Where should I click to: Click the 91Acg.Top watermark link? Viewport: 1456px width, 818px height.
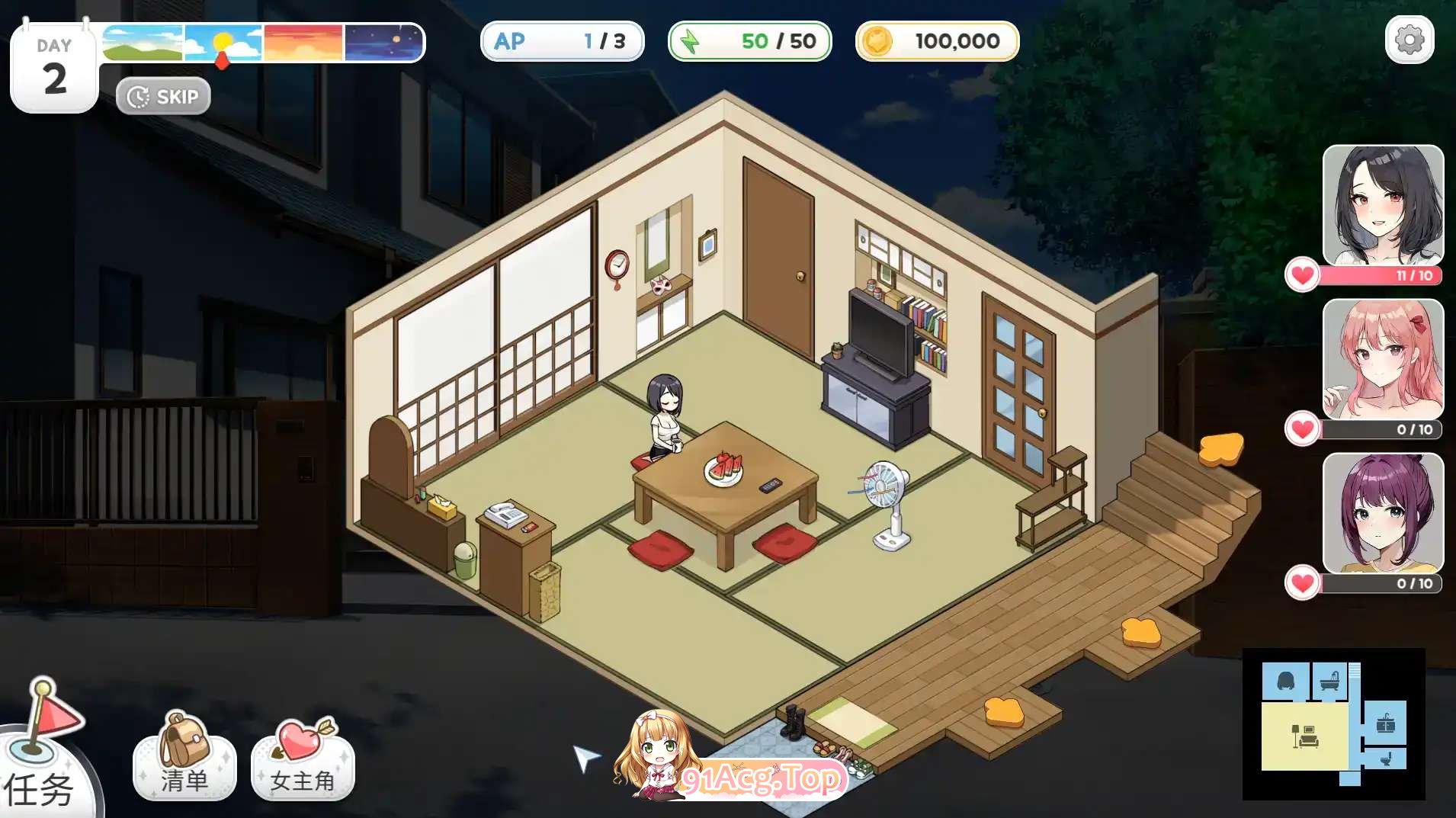761,779
